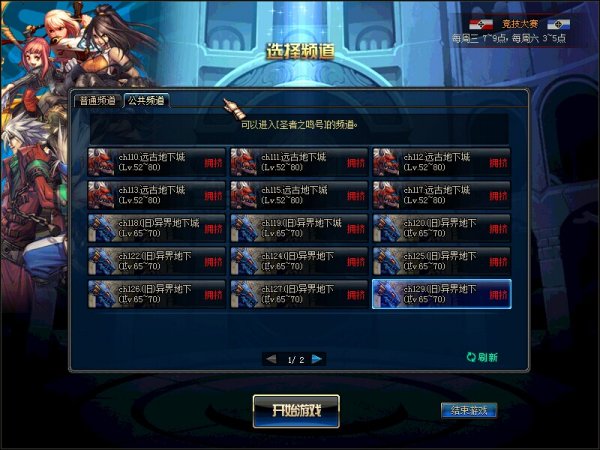Switch to the 普通频道 tab
Screen dimensions: 600x450
point(99,101)
